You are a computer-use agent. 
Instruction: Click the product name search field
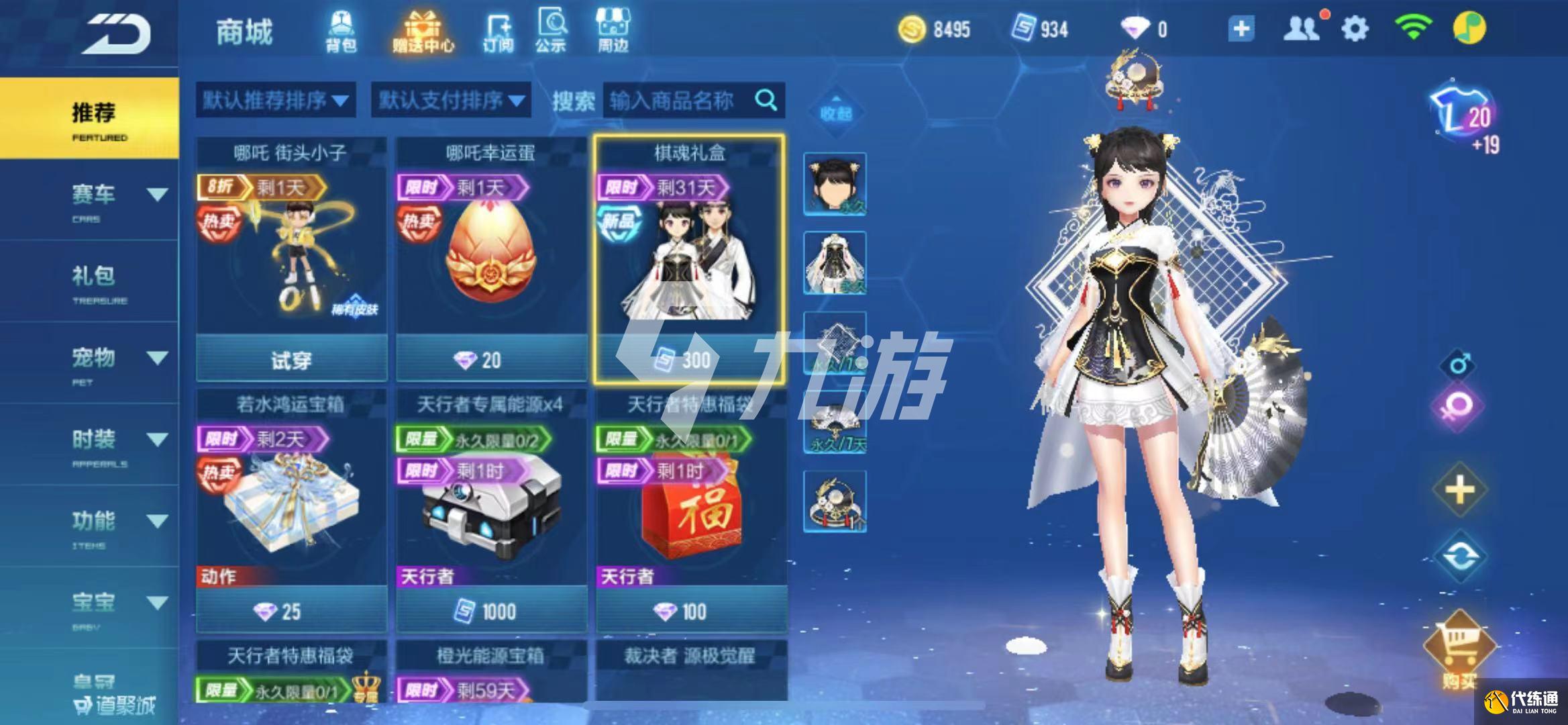[678, 101]
